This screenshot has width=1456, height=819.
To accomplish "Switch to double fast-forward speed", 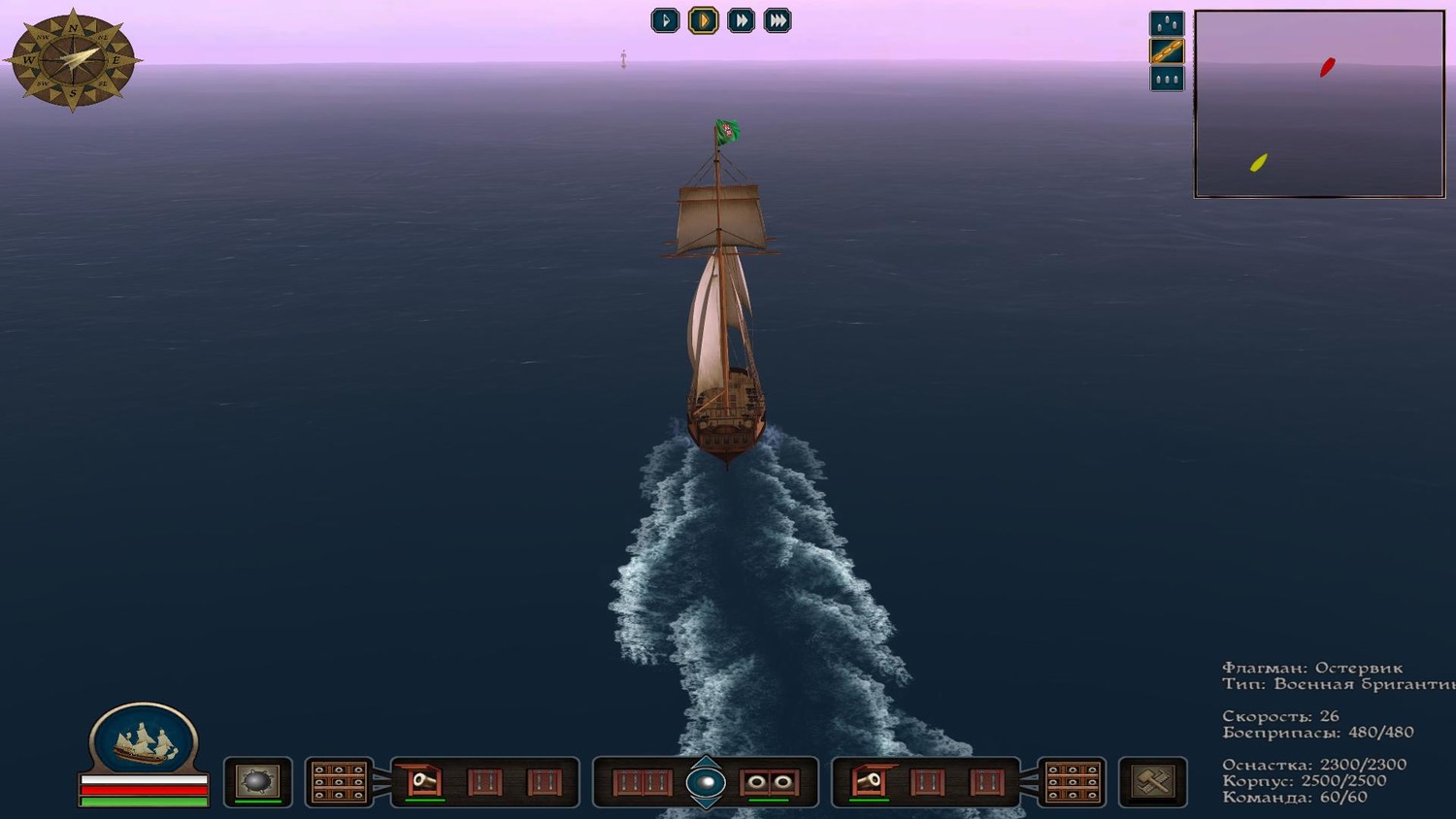I will coord(741,20).
